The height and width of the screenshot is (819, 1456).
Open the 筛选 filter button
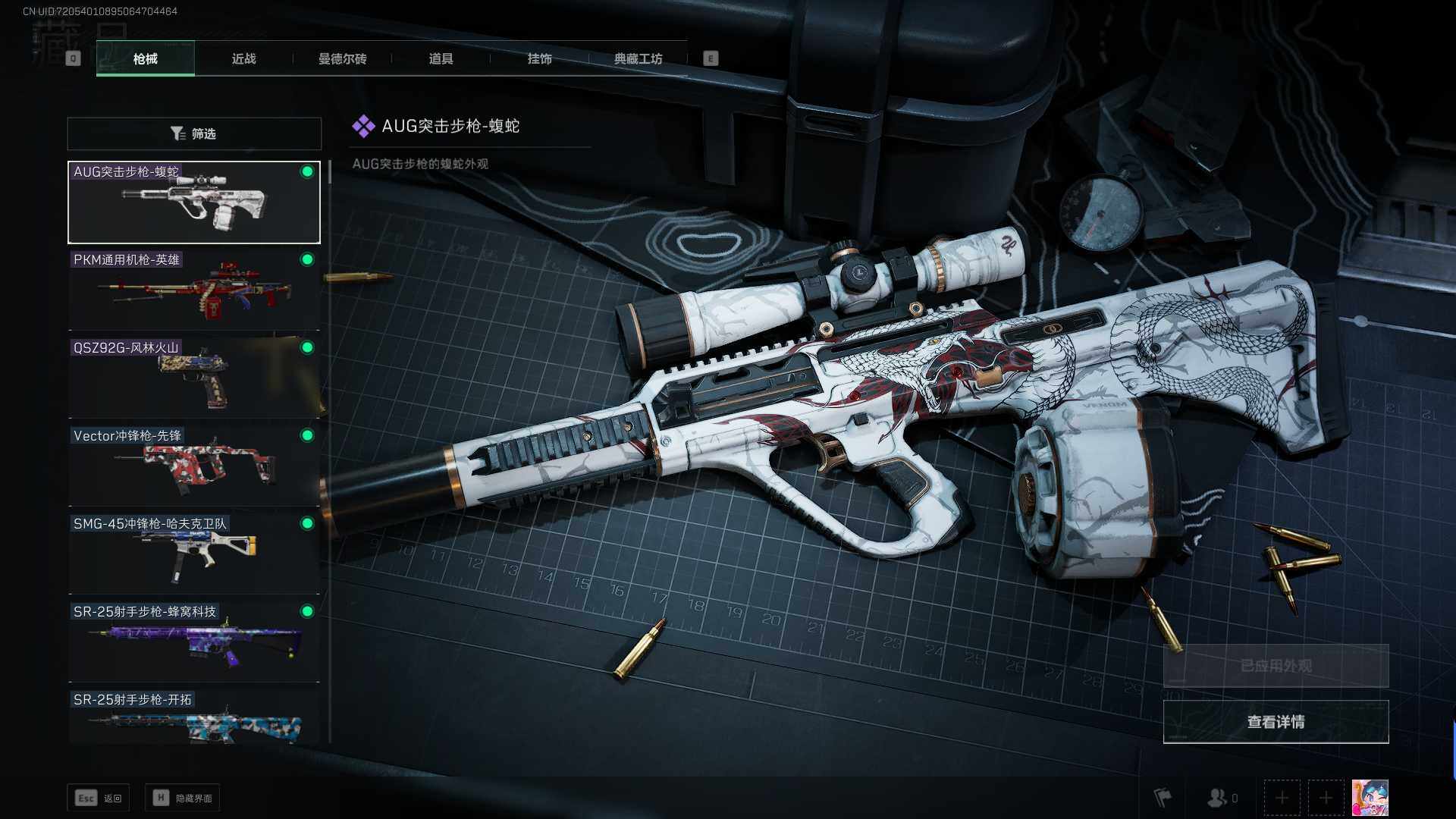(194, 133)
